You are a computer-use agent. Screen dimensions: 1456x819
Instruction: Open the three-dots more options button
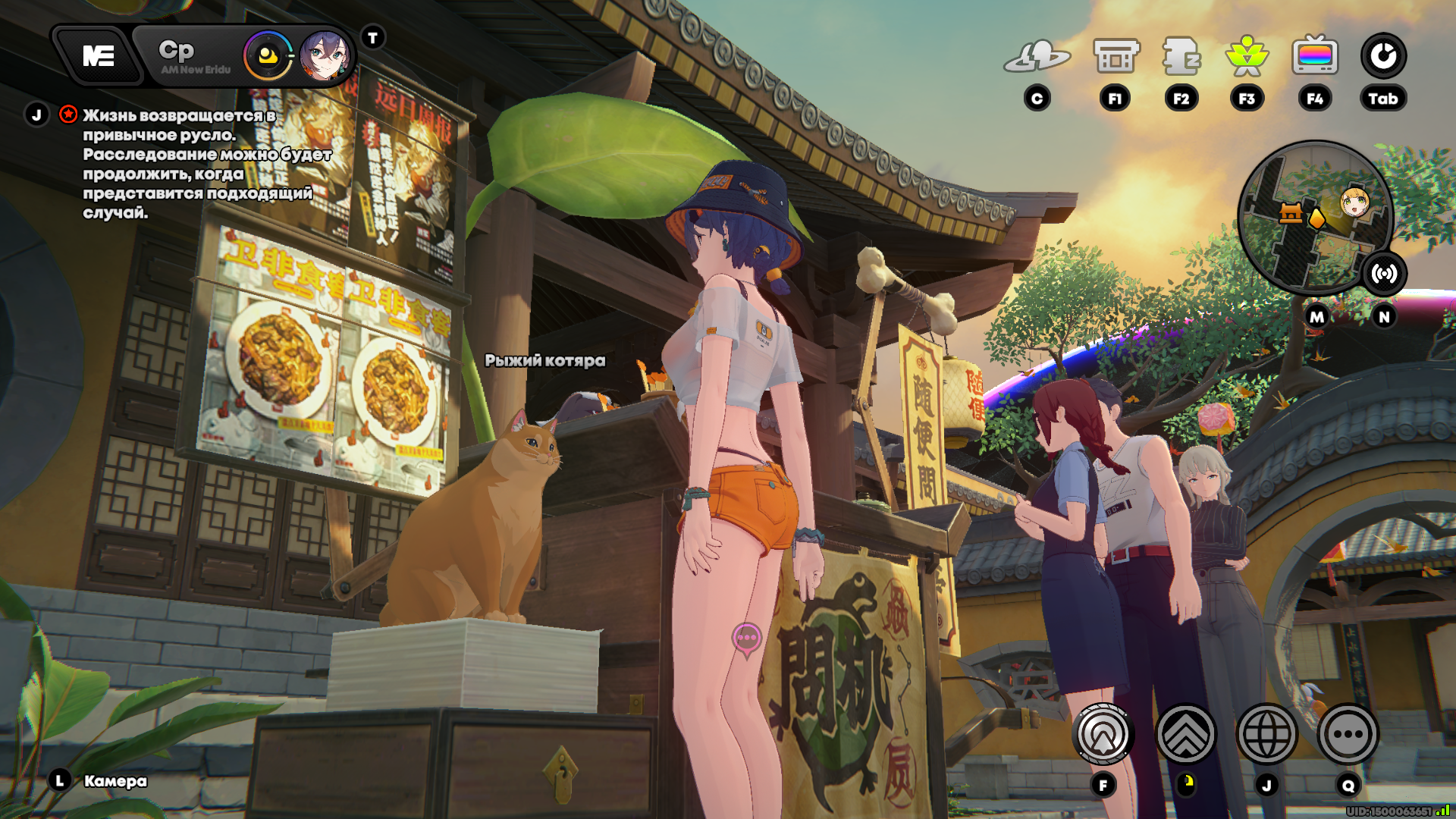(x=1348, y=734)
